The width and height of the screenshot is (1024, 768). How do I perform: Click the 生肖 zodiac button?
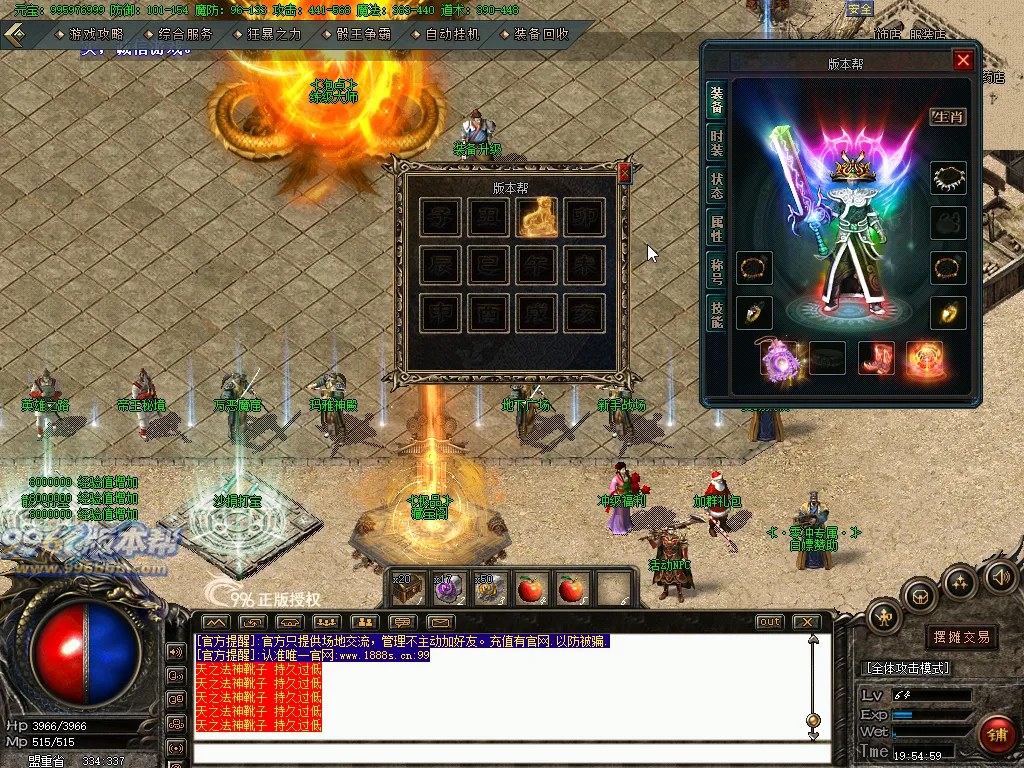pyautogui.click(x=948, y=117)
